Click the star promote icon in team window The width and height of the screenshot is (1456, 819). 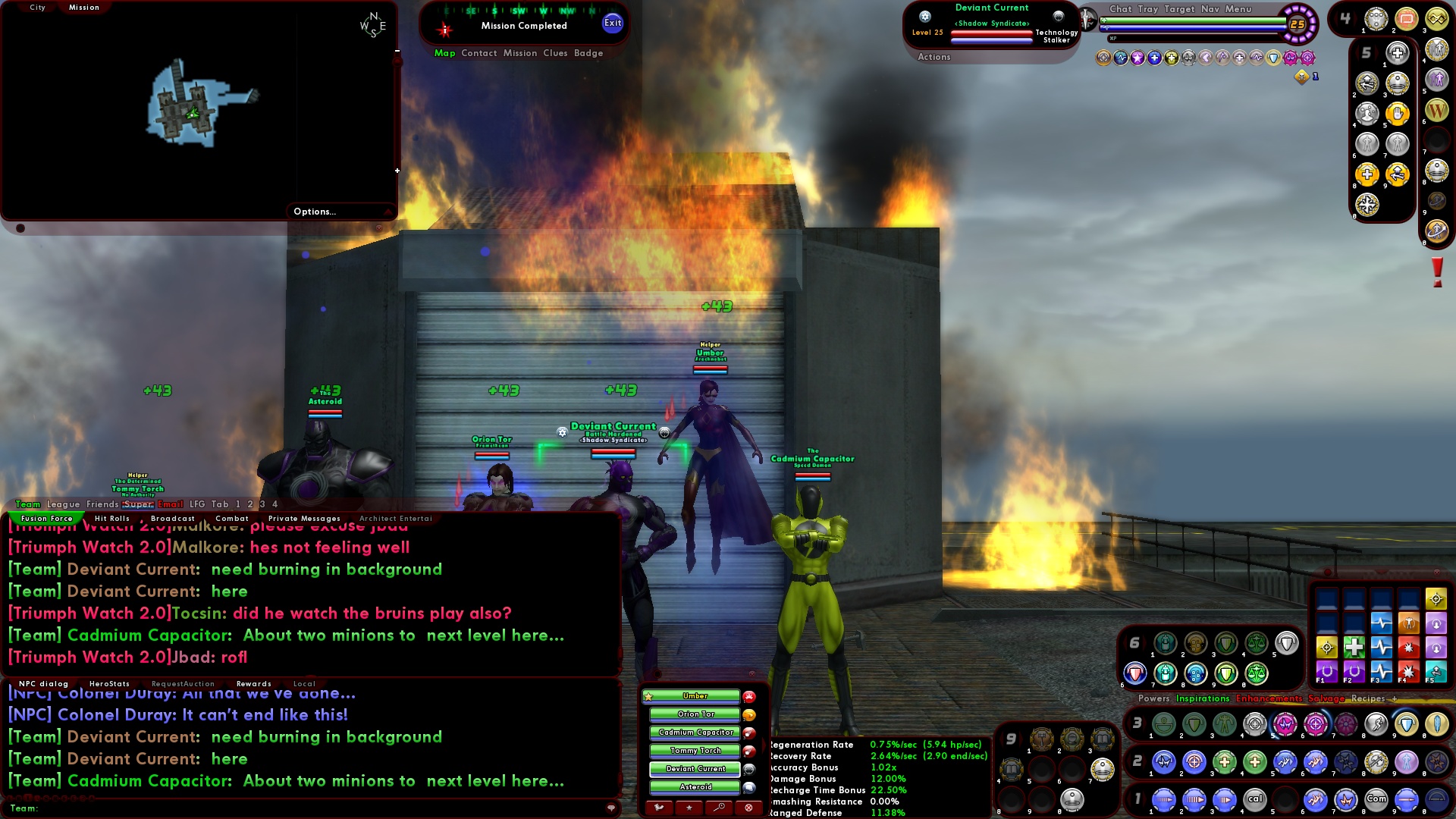[x=689, y=808]
